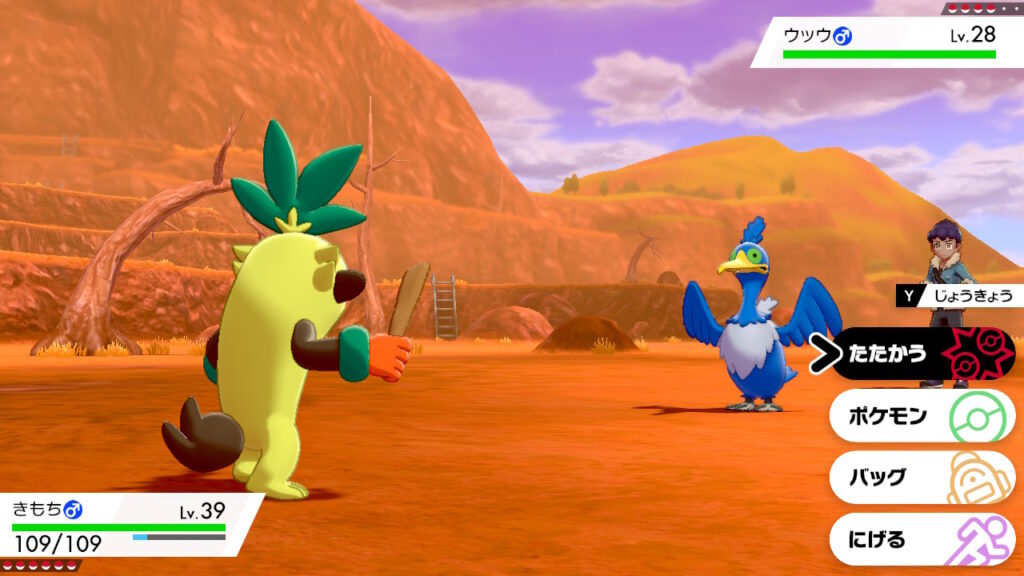The height and width of the screenshot is (576, 1024).
Task: Open the ポケモン party menu
Action: click(x=920, y=415)
